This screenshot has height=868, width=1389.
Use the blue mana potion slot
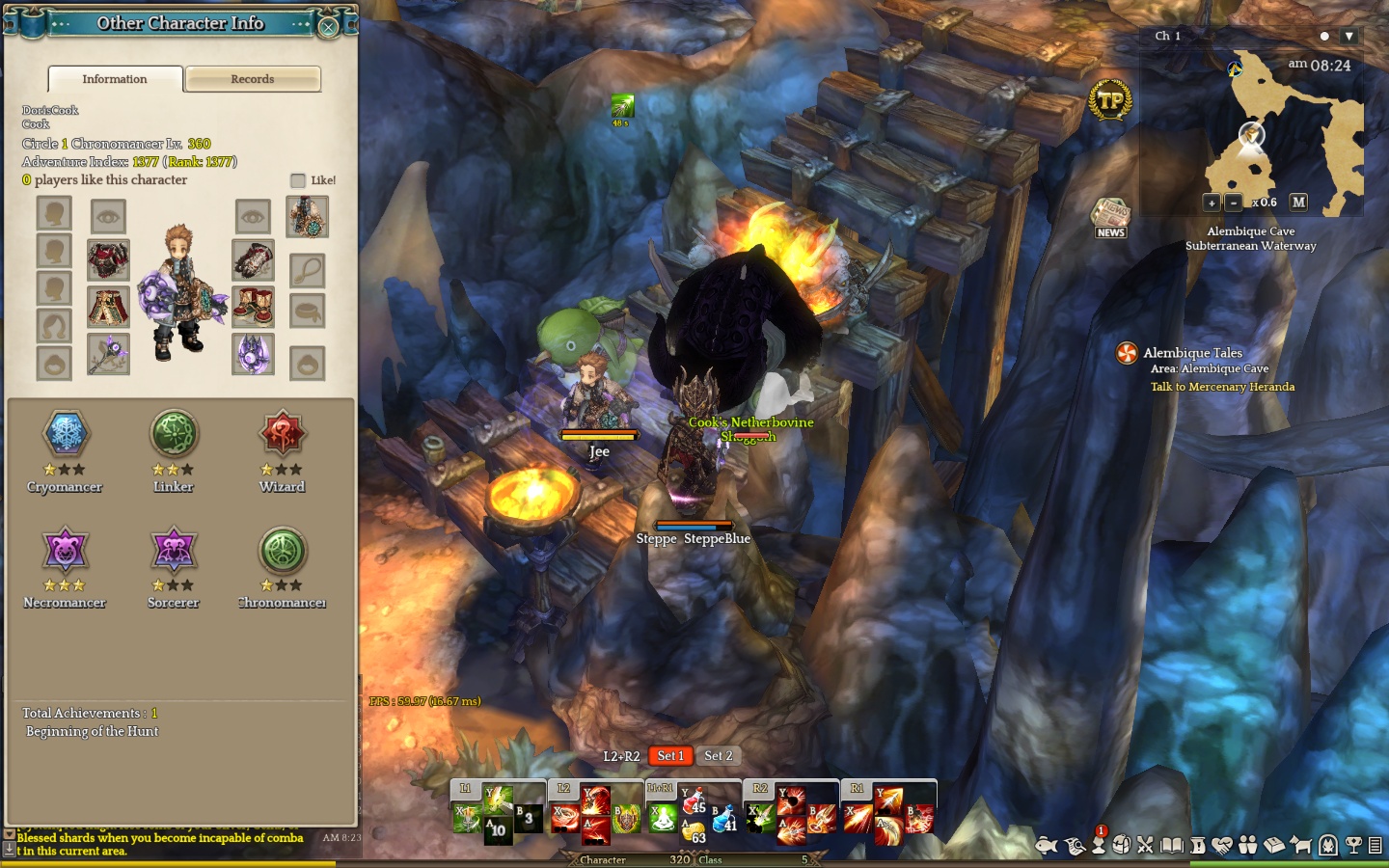point(724,819)
